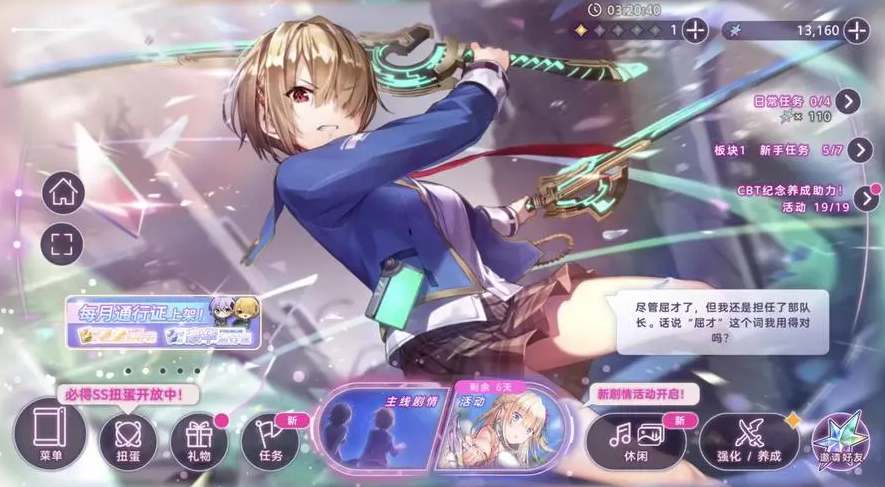Open the 任务 missions flag button
This screenshot has width=885, height=487.
click(x=270, y=440)
